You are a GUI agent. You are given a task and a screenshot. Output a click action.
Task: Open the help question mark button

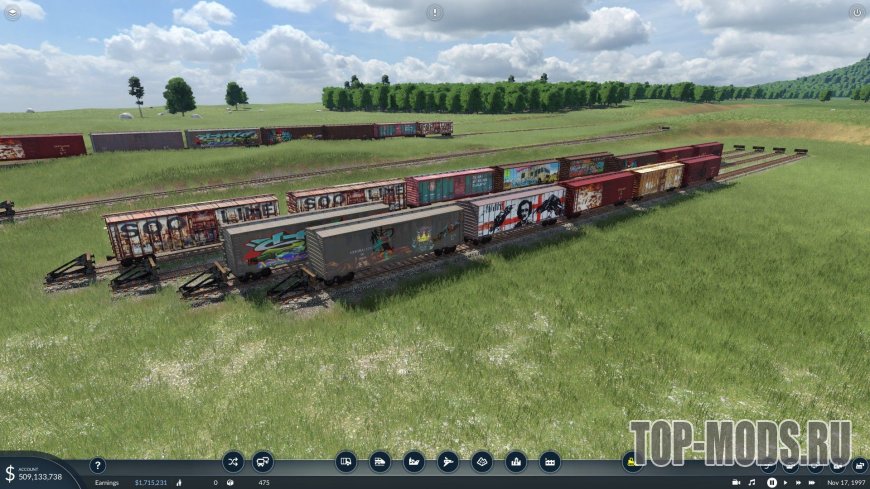click(97, 465)
